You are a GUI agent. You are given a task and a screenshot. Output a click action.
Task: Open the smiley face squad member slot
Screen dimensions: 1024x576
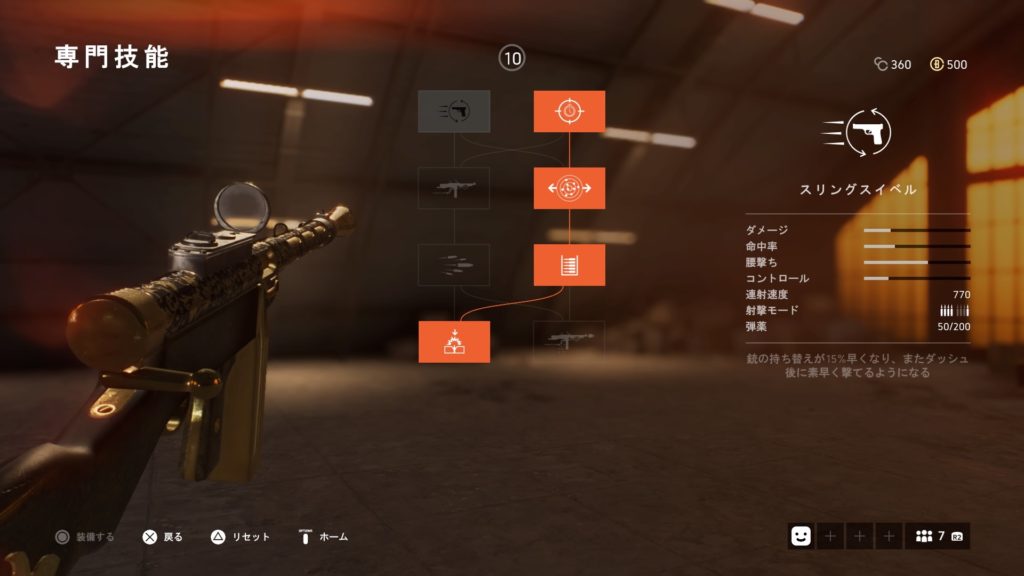[x=800, y=536]
